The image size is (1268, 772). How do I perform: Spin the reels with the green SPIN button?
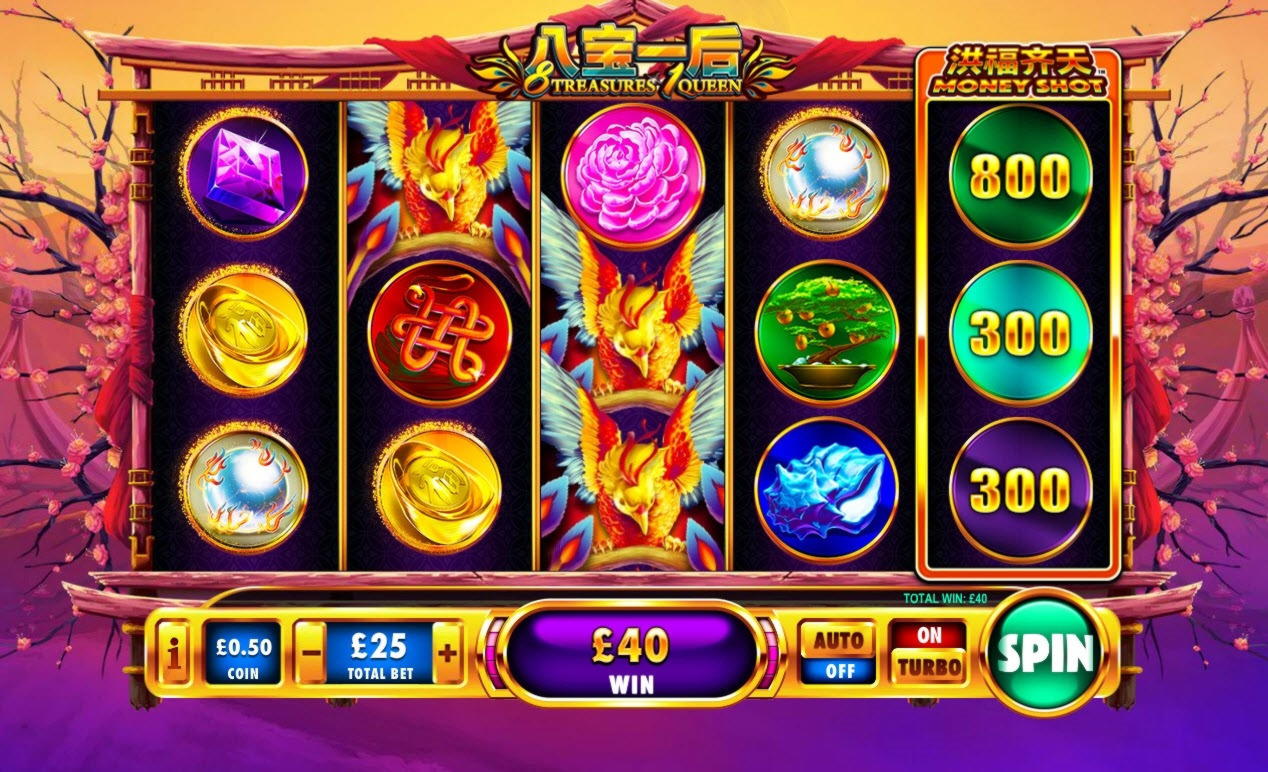coord(1045,653)
